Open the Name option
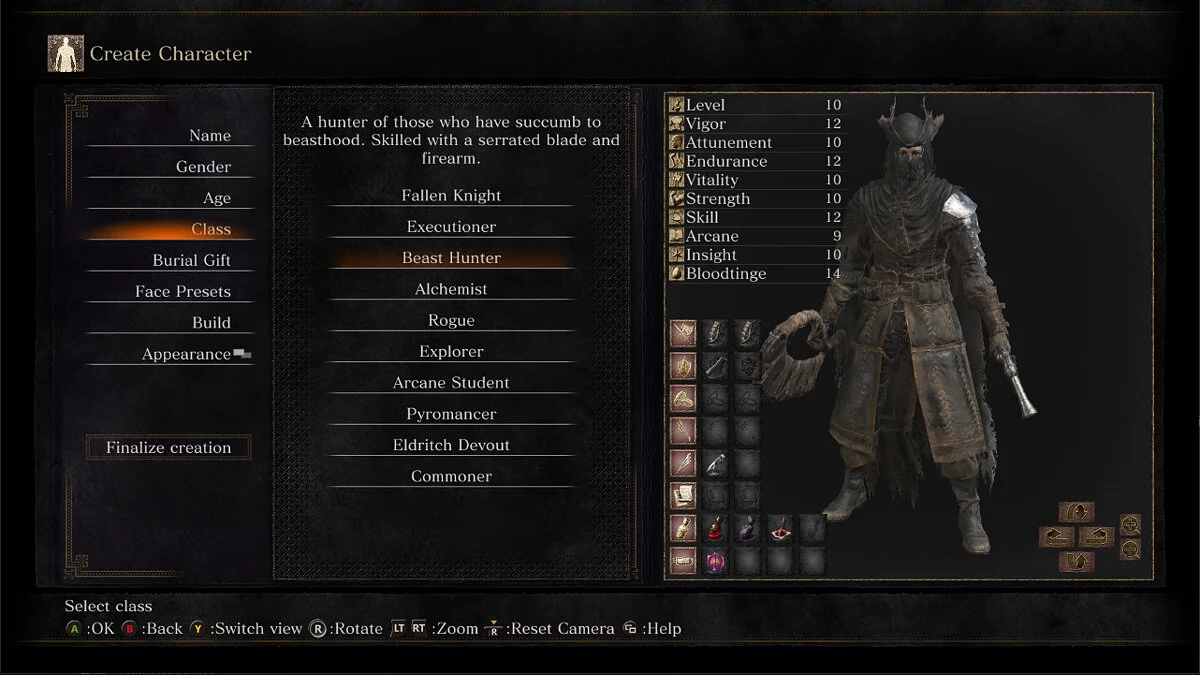1200x675 pixels. point(209,136)
